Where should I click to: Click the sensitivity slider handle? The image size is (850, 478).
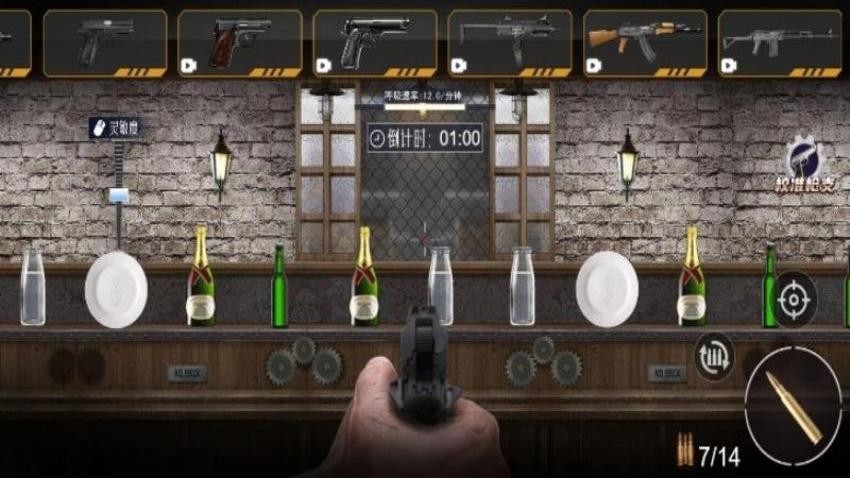[x=120, y=195]
